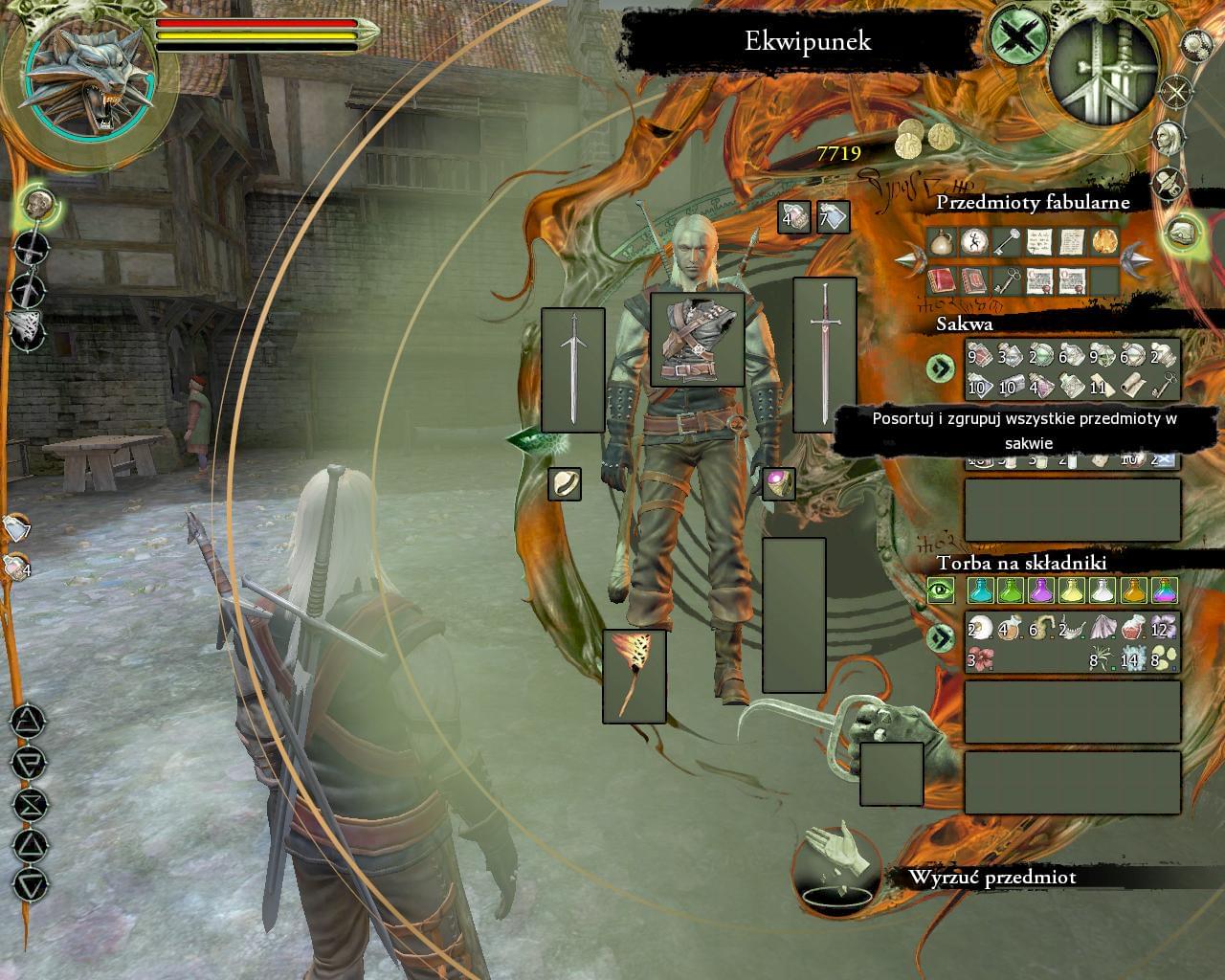Select the skull icon on the left bar
1225x980 pixels.
(x=37, y=204)
